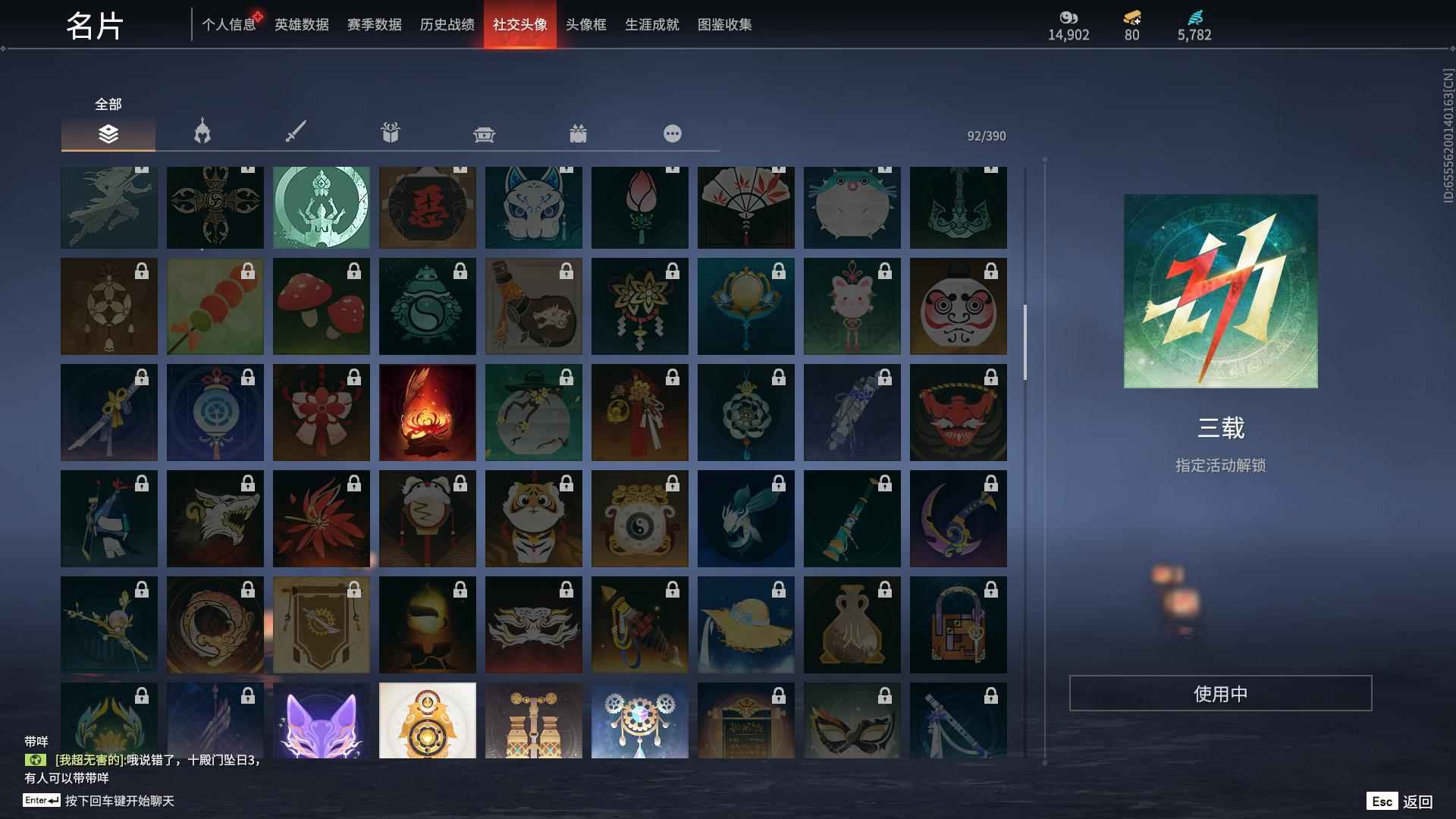
Task: Select the layered stack "全部" filter icon
Action: (x=108, y=134)
